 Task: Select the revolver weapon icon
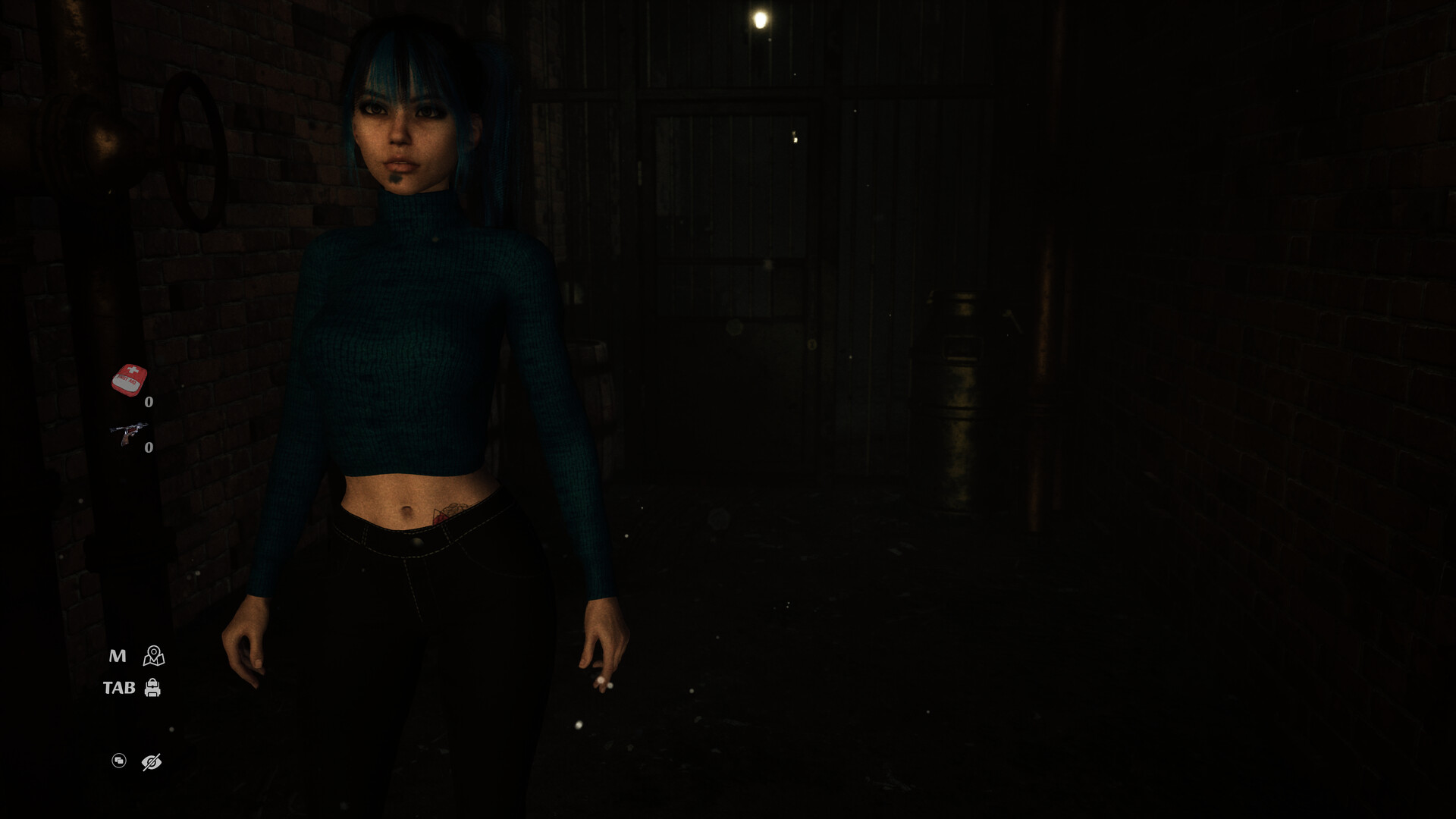coord(129,432)
